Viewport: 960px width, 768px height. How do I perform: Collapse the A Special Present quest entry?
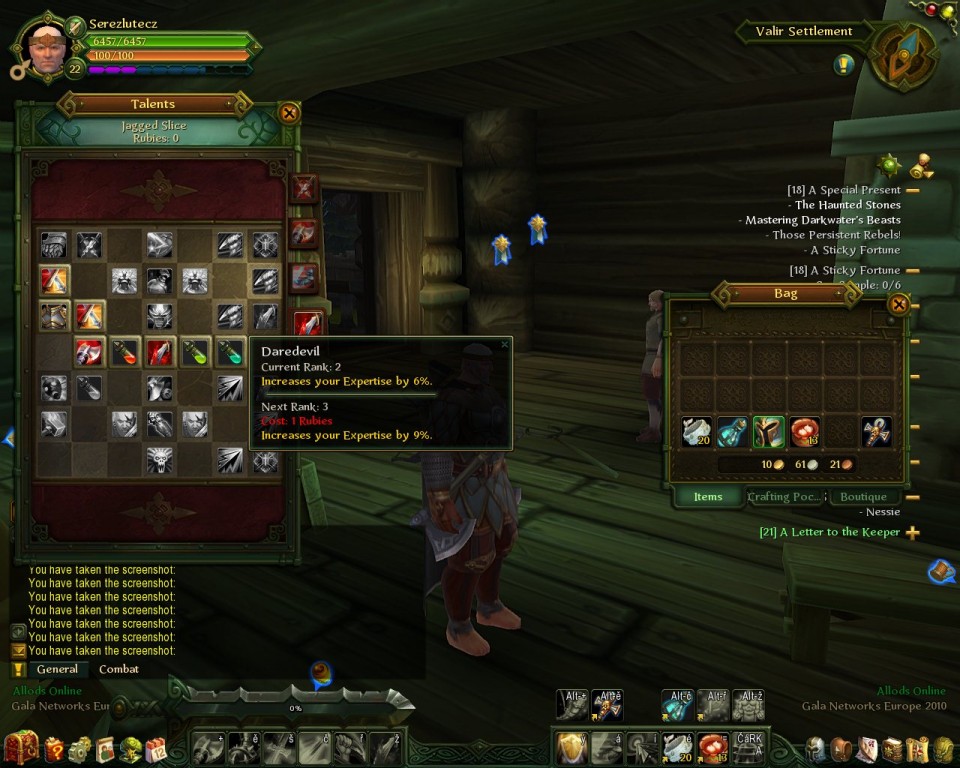[912, 190]
